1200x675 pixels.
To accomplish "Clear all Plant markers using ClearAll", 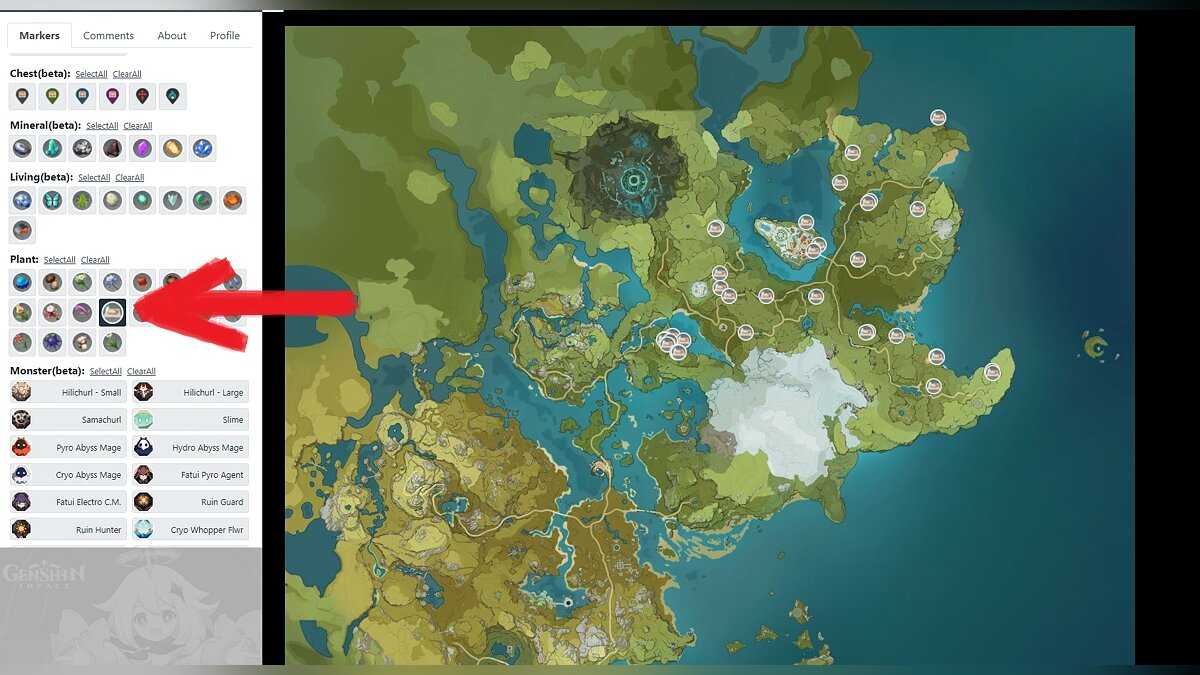I will [95, 260].
